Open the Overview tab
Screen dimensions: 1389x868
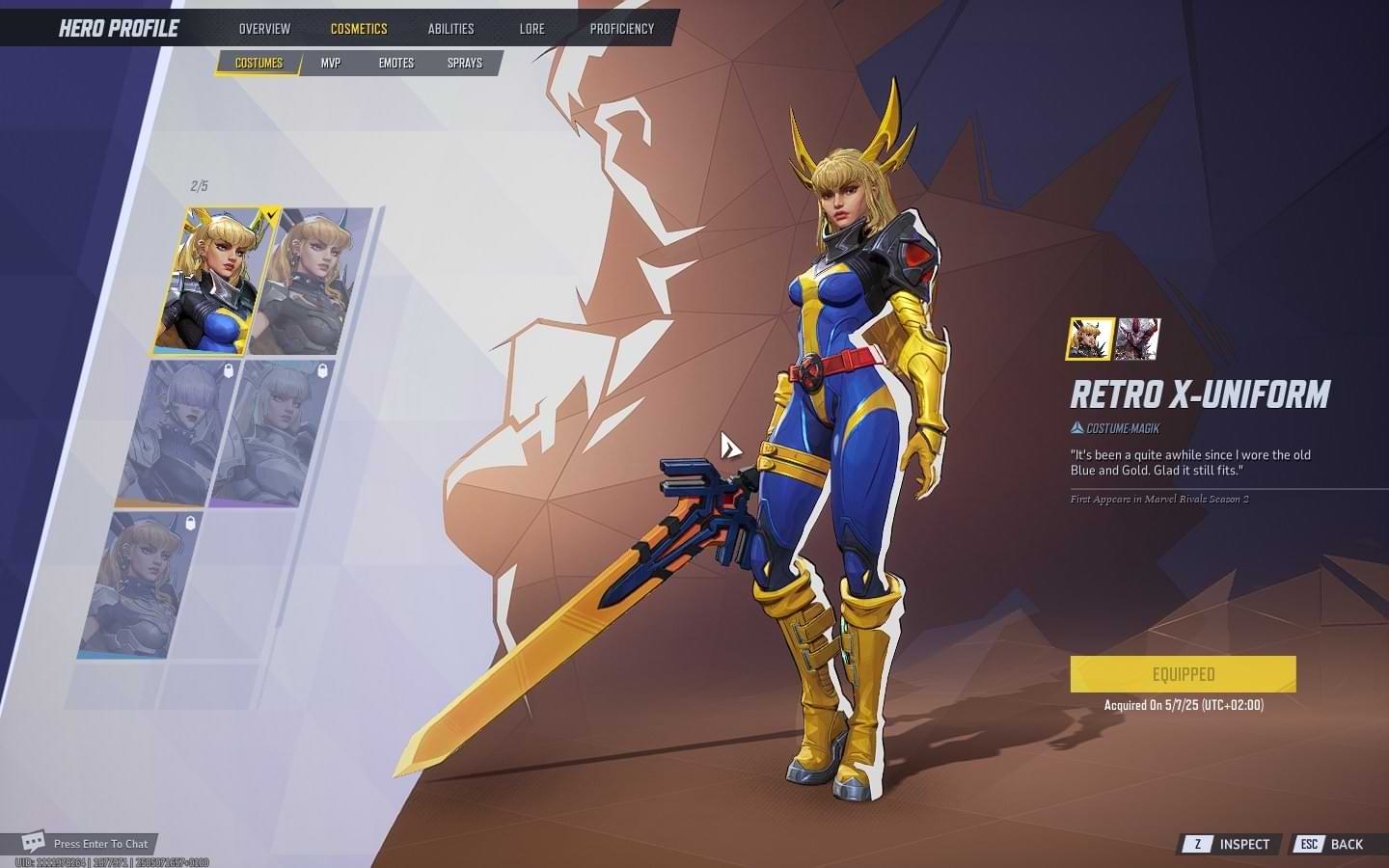pos(264,29)
